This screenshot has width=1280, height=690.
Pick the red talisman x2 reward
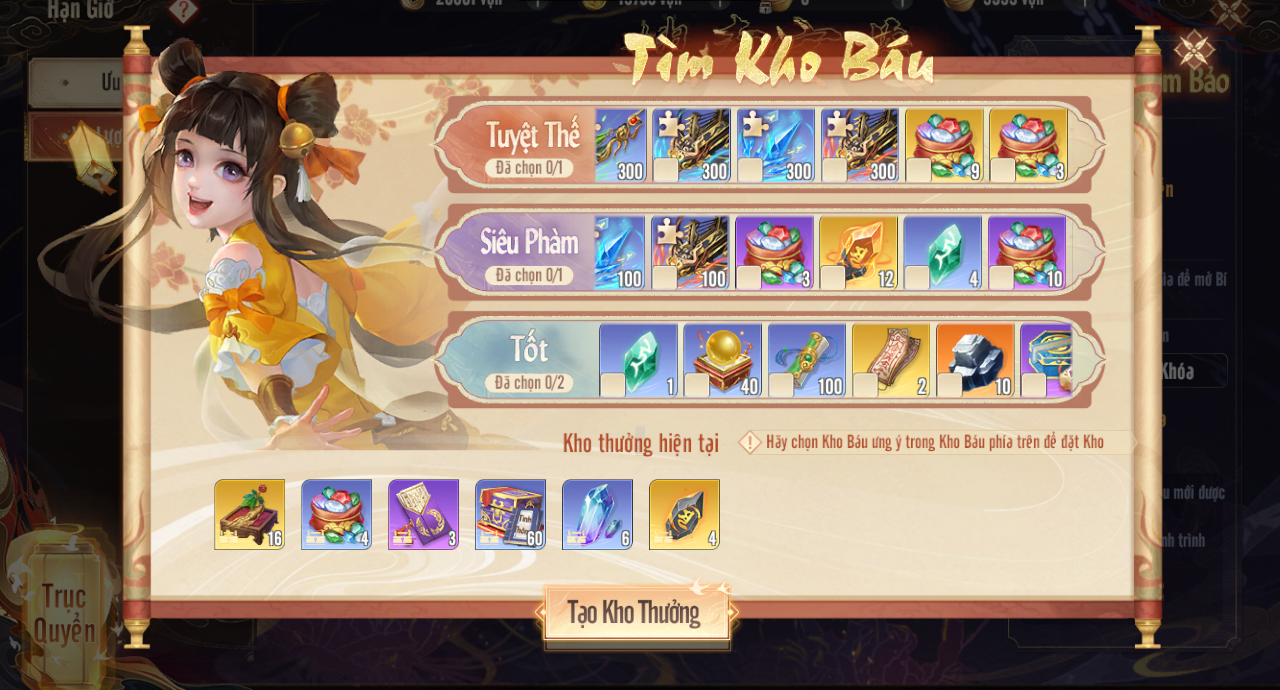890,360
